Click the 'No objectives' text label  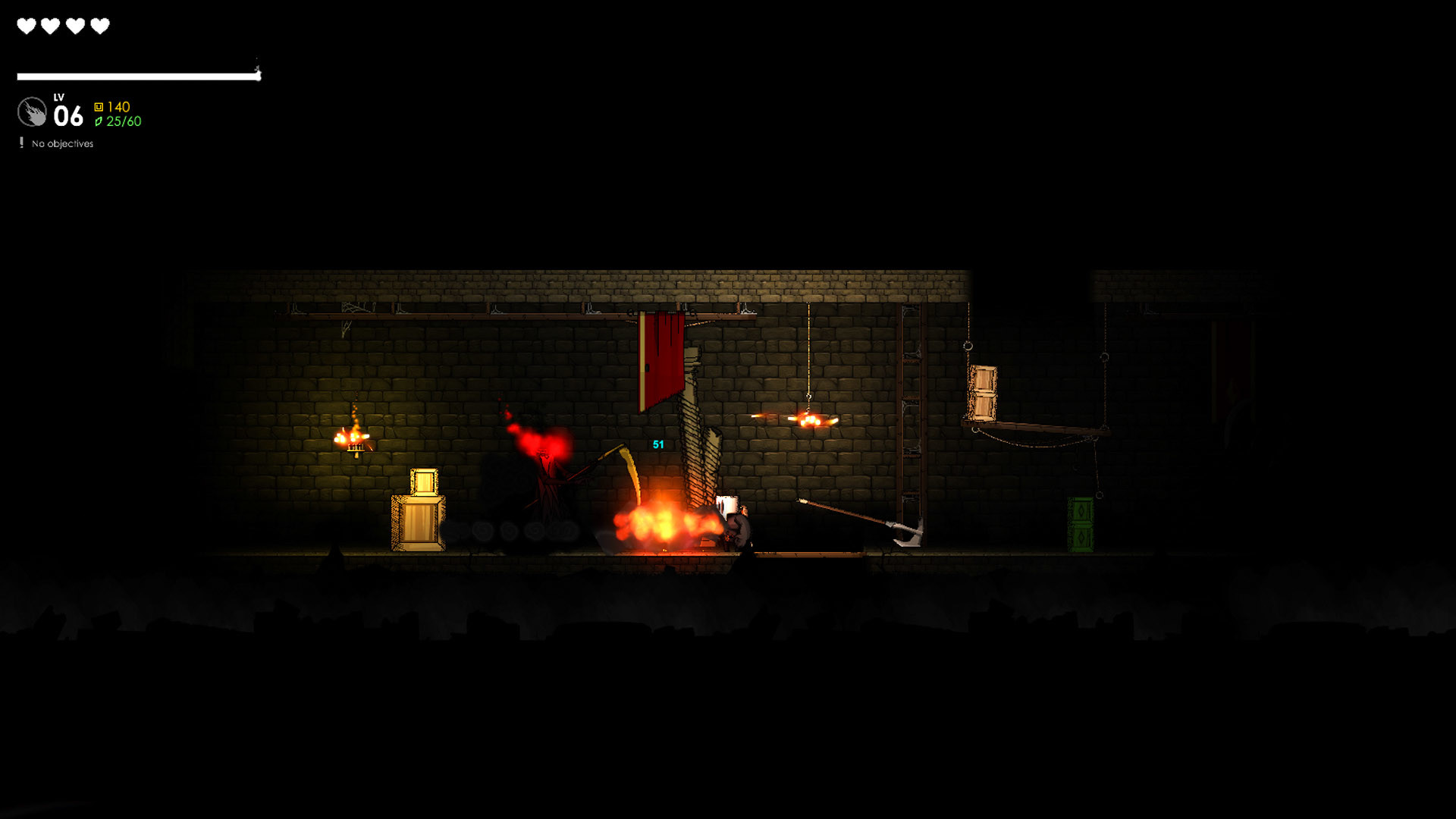(61, 143)
